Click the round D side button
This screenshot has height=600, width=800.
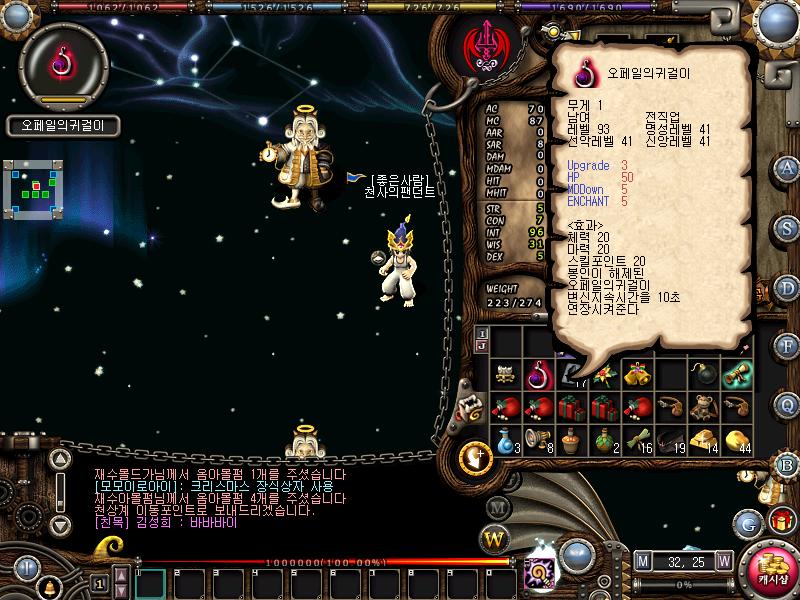click(788, 288)
